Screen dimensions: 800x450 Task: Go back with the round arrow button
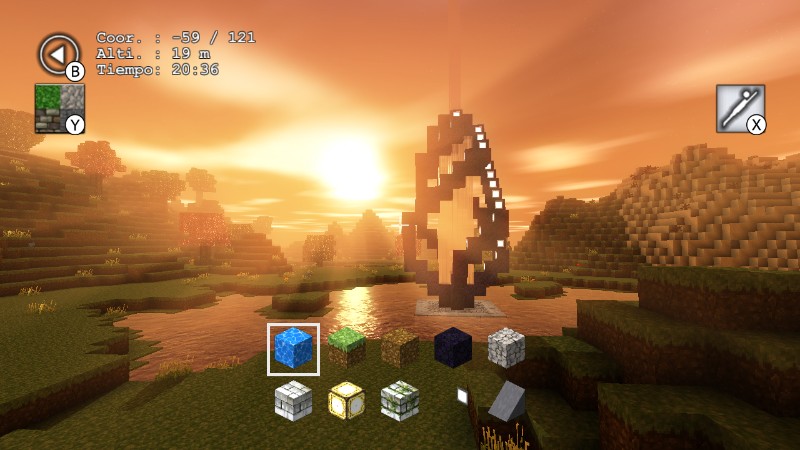(x=58, y=54)
